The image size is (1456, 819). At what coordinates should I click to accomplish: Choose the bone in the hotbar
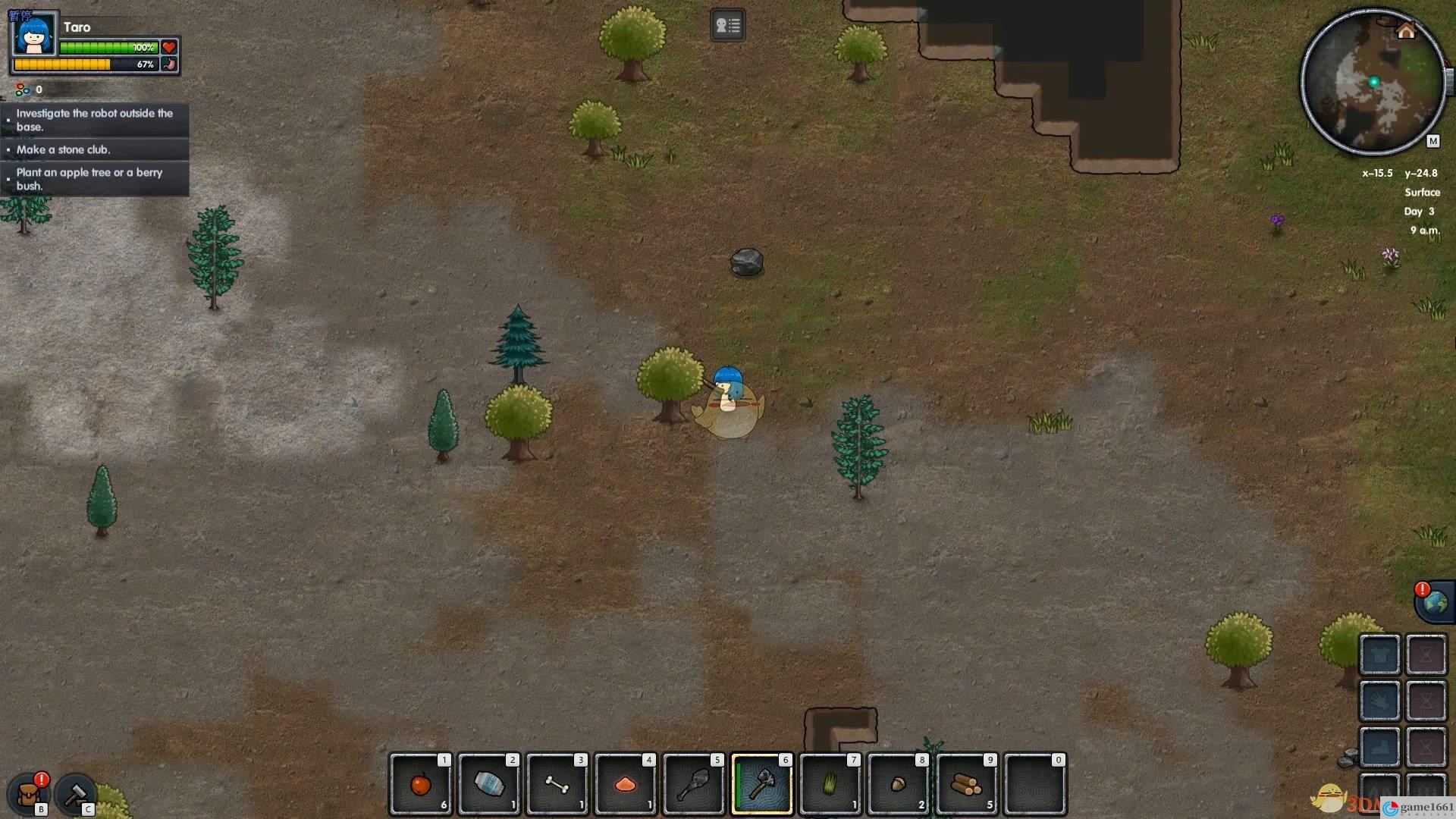point(557,784)
